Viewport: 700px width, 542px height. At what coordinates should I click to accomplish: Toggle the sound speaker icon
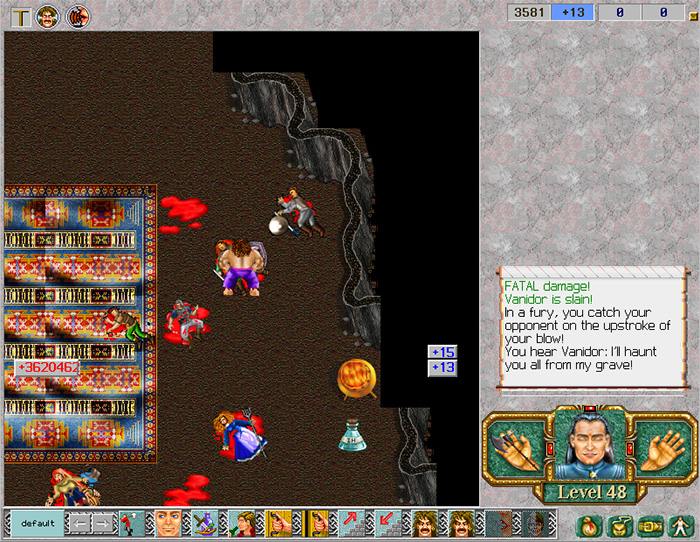(77, 15)
